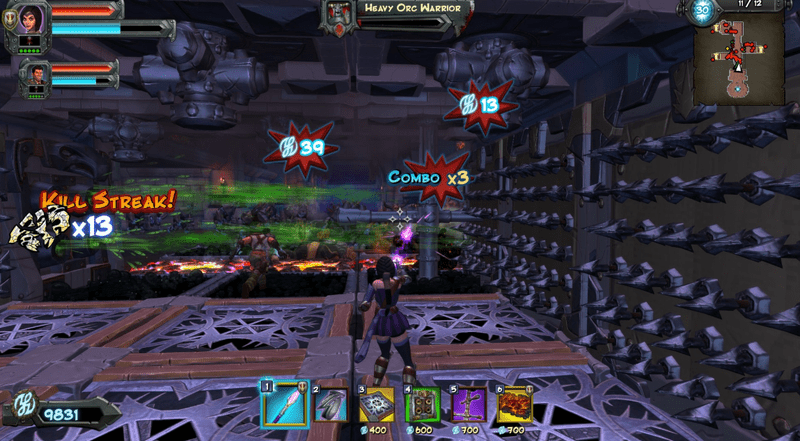
Task: Click the Sorceress player portrait
Action: click(x=28, y=21)
